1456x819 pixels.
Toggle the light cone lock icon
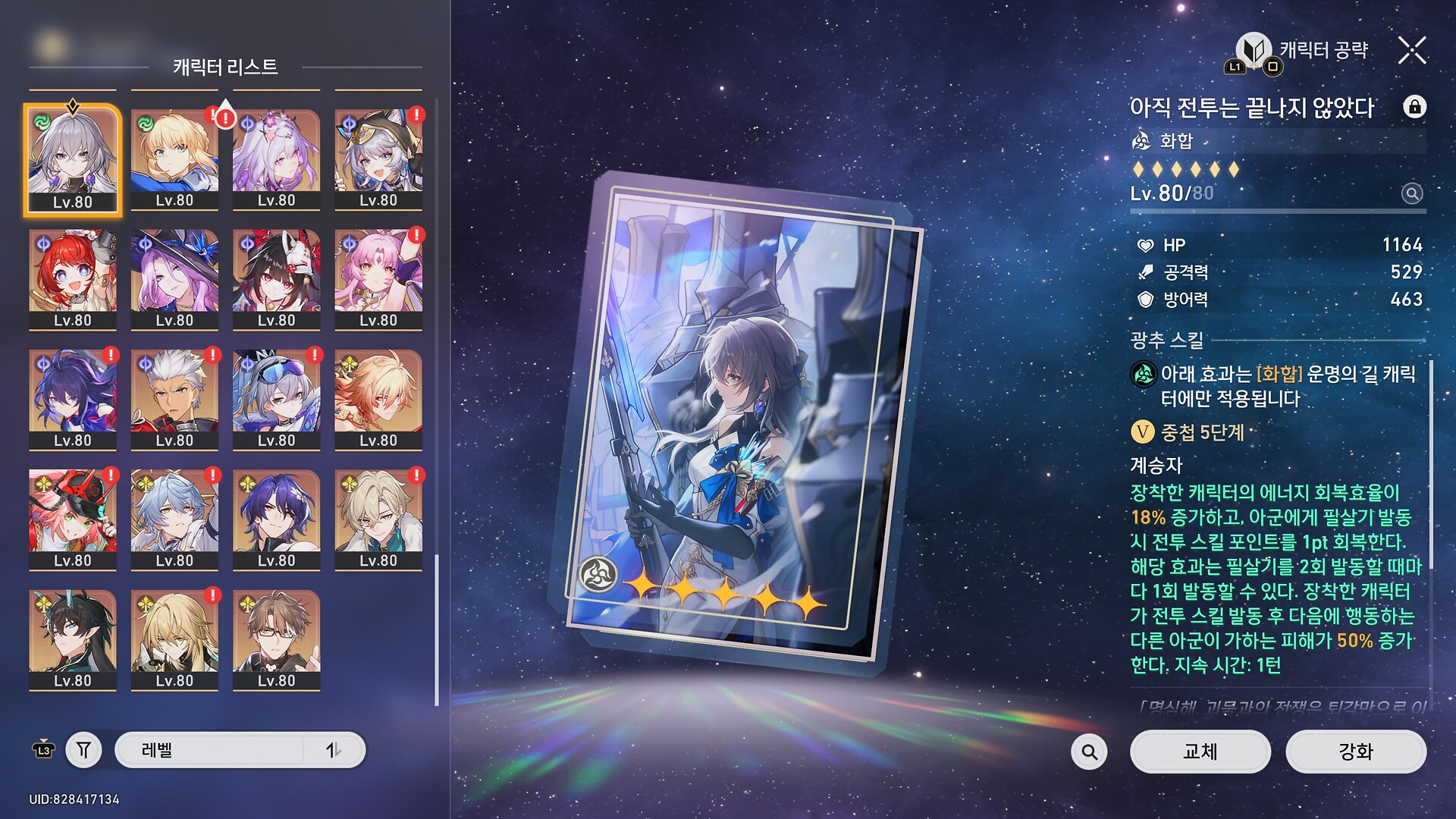click(1414, 107)
